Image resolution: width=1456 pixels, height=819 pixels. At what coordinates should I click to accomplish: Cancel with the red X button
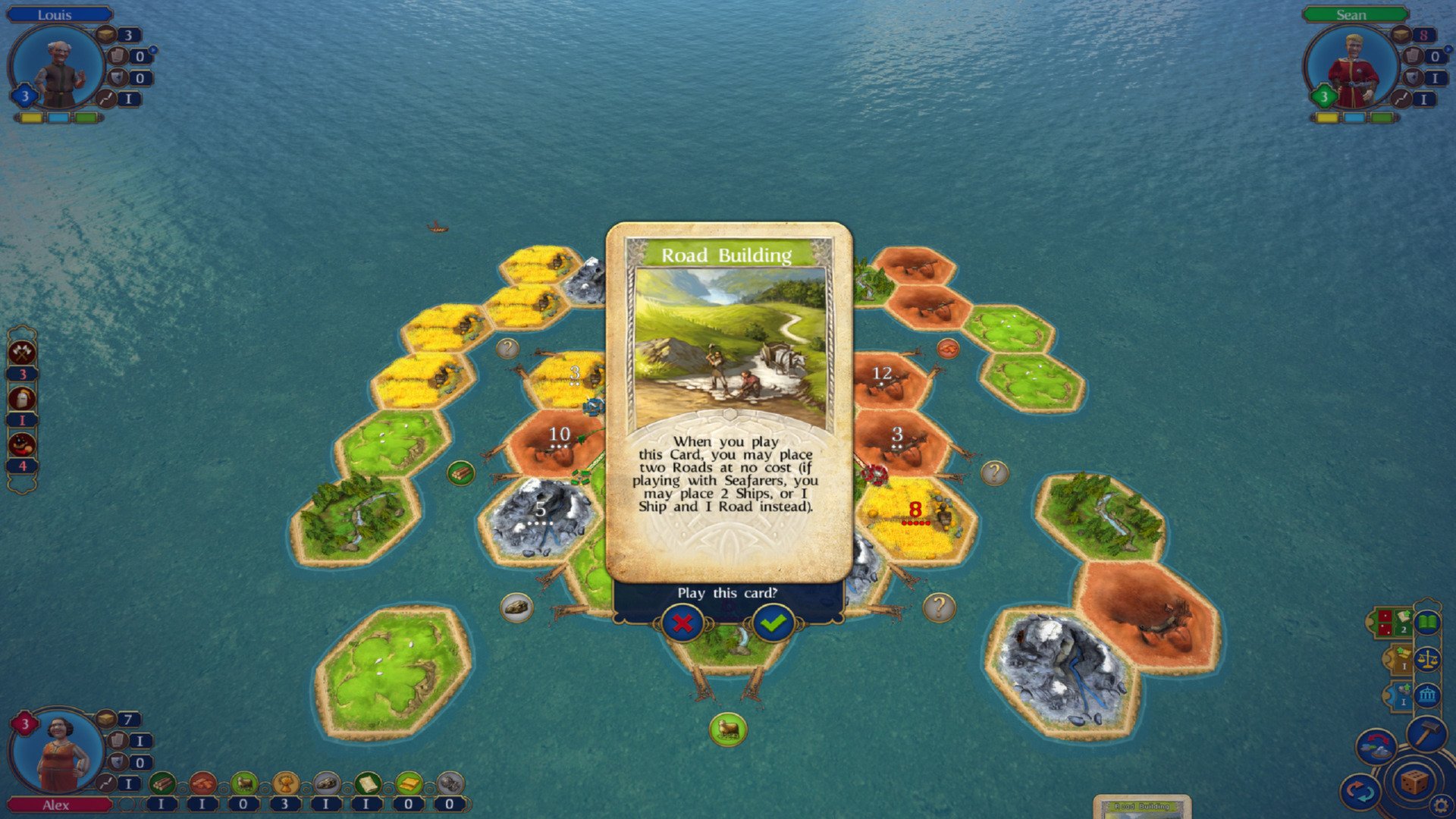coord(682,623)
